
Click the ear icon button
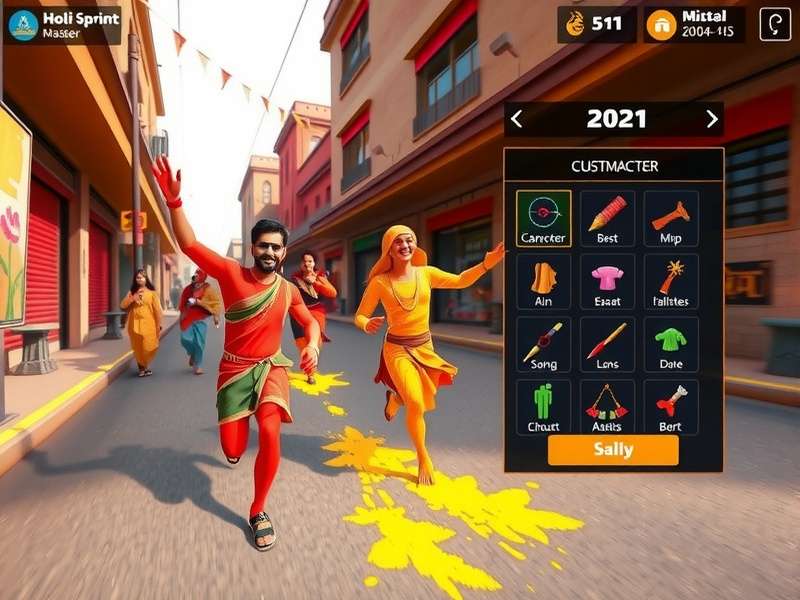click(775, 24)
